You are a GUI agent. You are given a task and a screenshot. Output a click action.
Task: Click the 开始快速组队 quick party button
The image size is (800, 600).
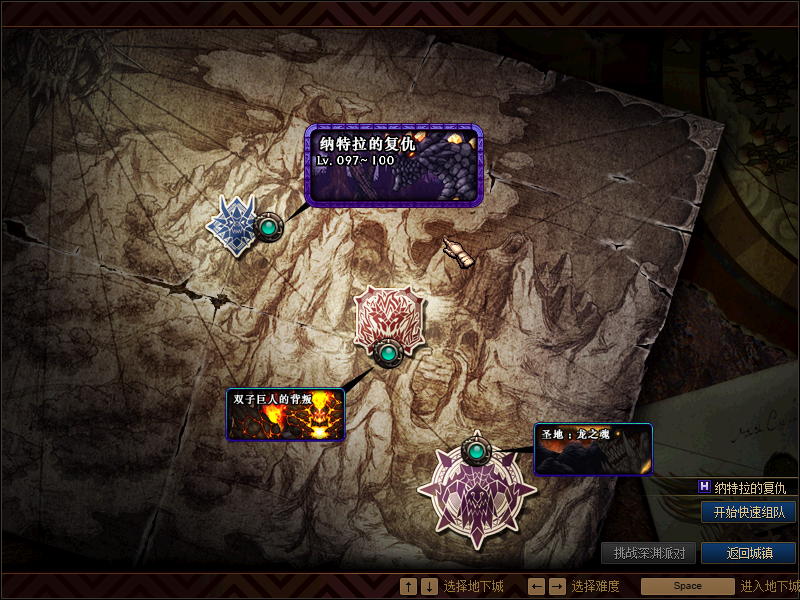tap(748, 512)
